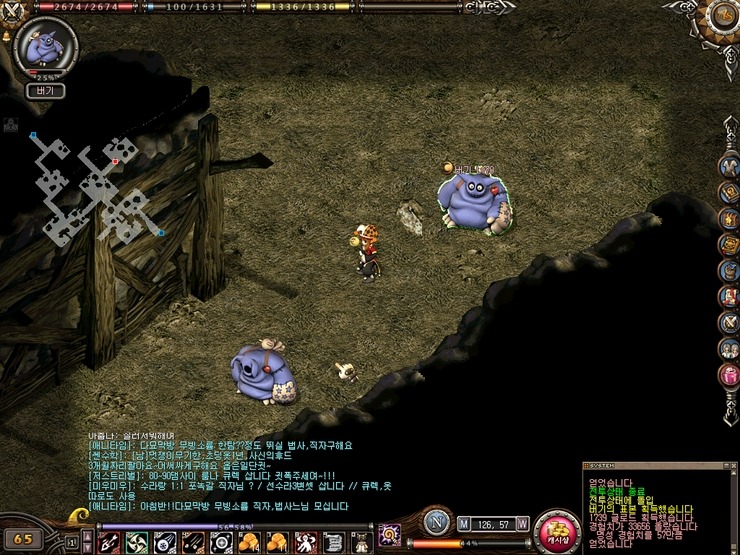
Task: Click the chat log message area
Action: tap(230, 472)
